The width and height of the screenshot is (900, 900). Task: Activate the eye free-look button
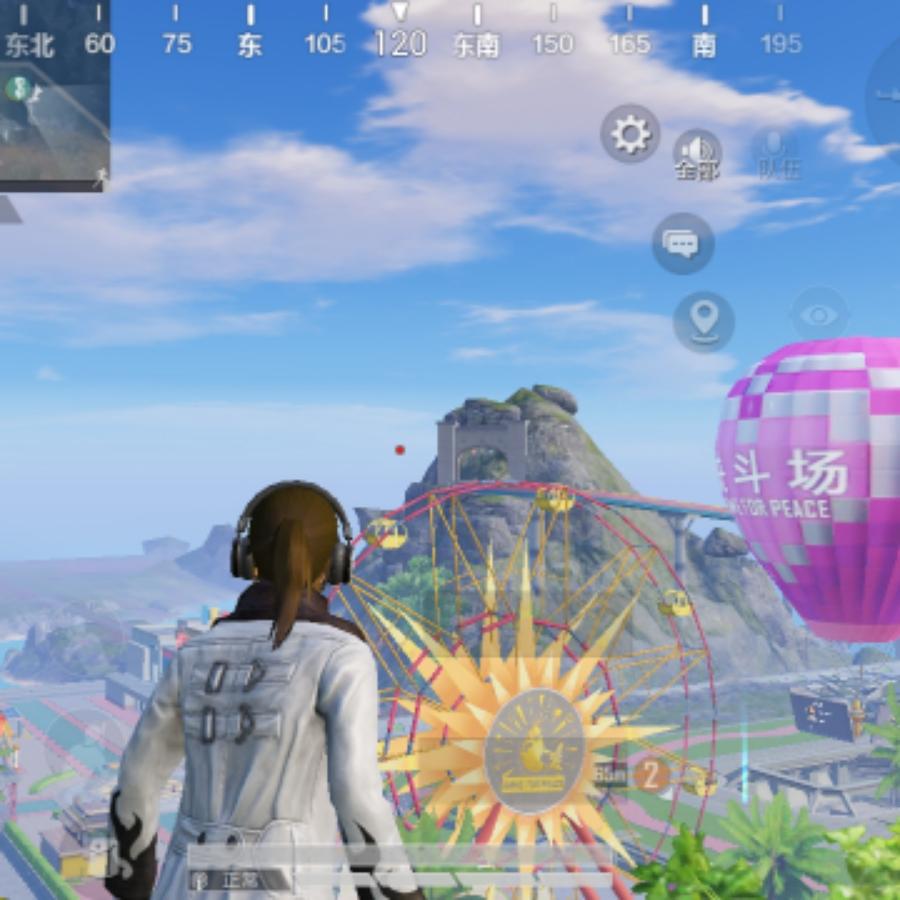(819, 317)
